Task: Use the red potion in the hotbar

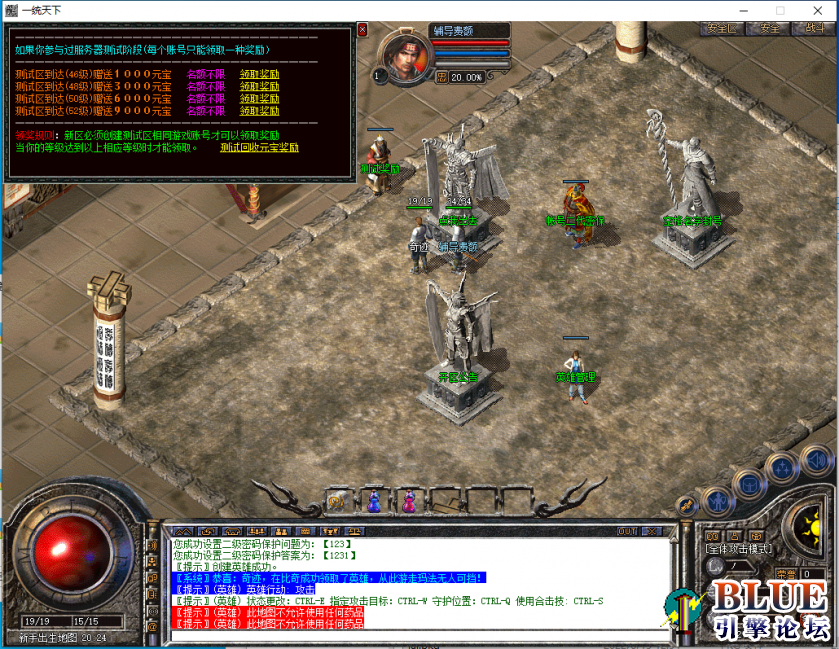Action: click(408, 499)
